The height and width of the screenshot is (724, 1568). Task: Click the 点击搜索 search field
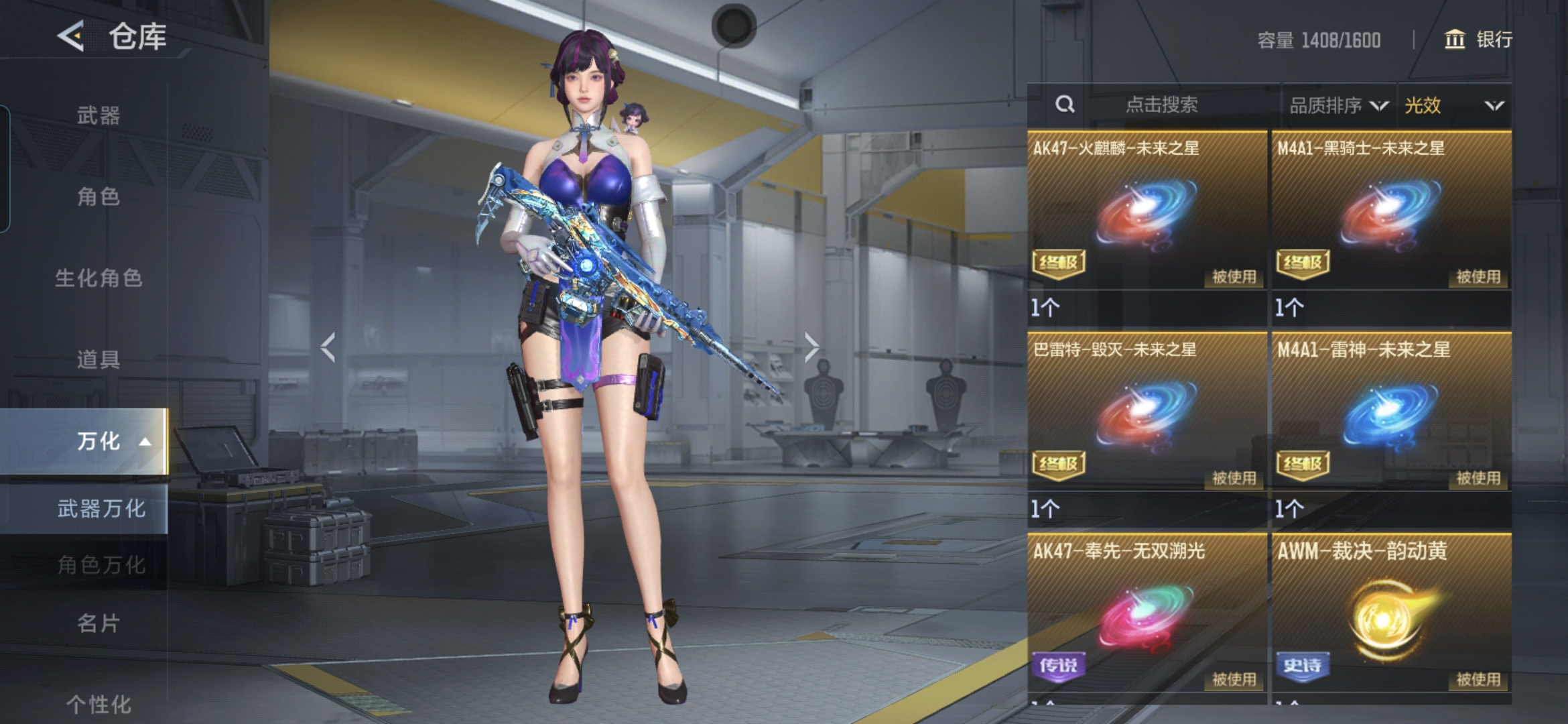[1161, 105]
